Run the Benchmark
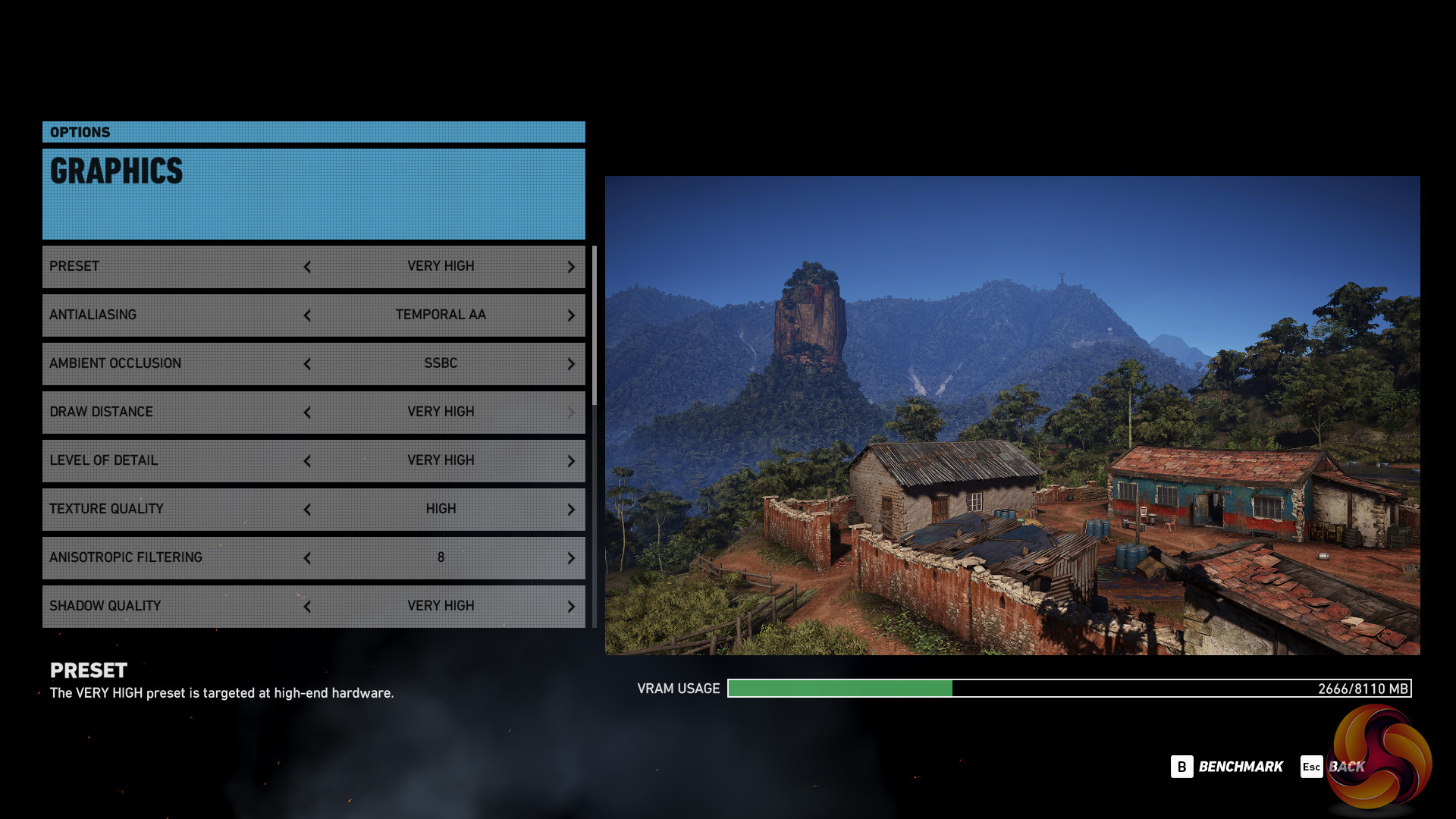This screenshot has height=819, width=1456. pyautogui.click(x=1227, y=767)
